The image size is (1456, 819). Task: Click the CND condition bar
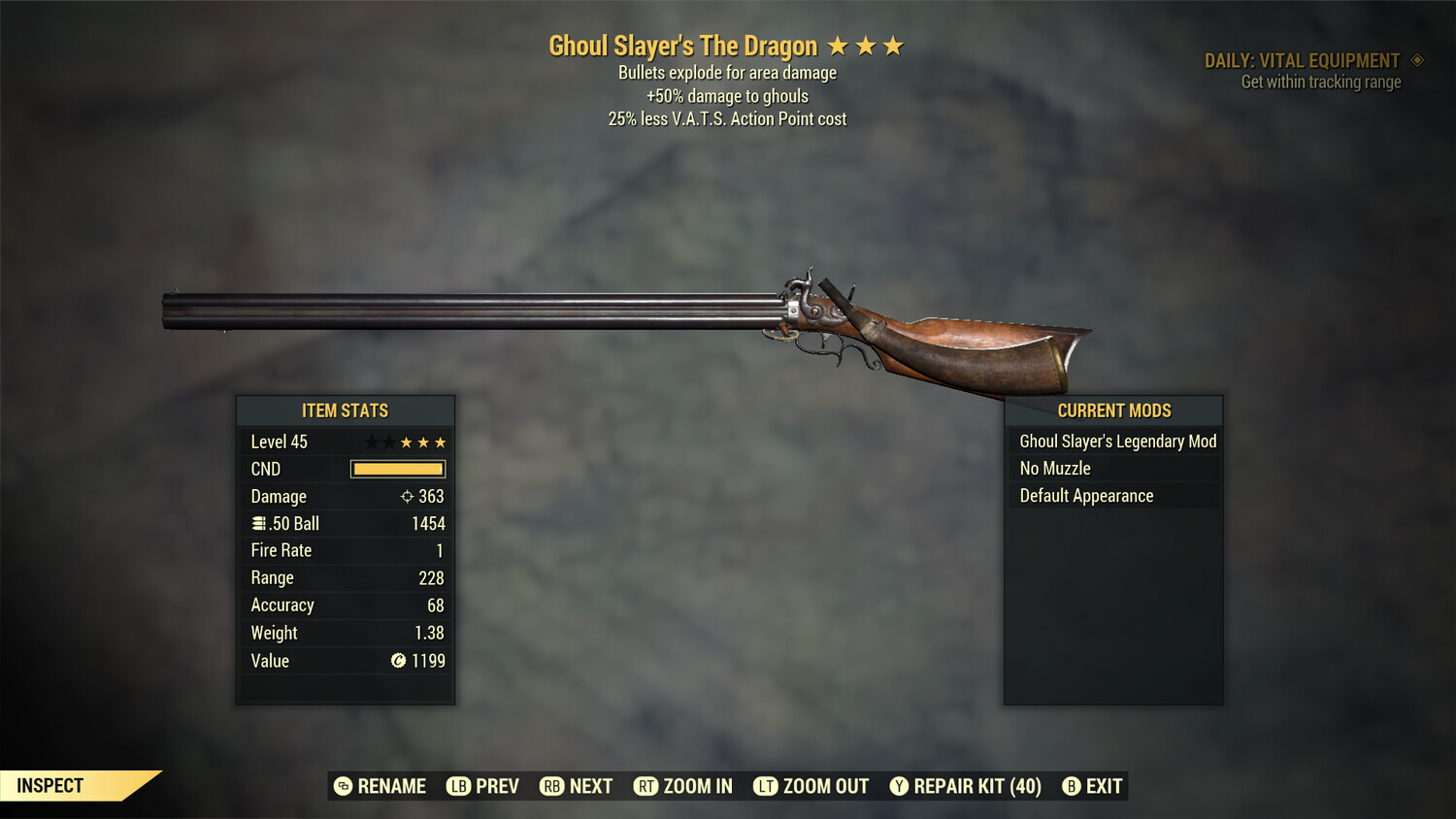397,469
